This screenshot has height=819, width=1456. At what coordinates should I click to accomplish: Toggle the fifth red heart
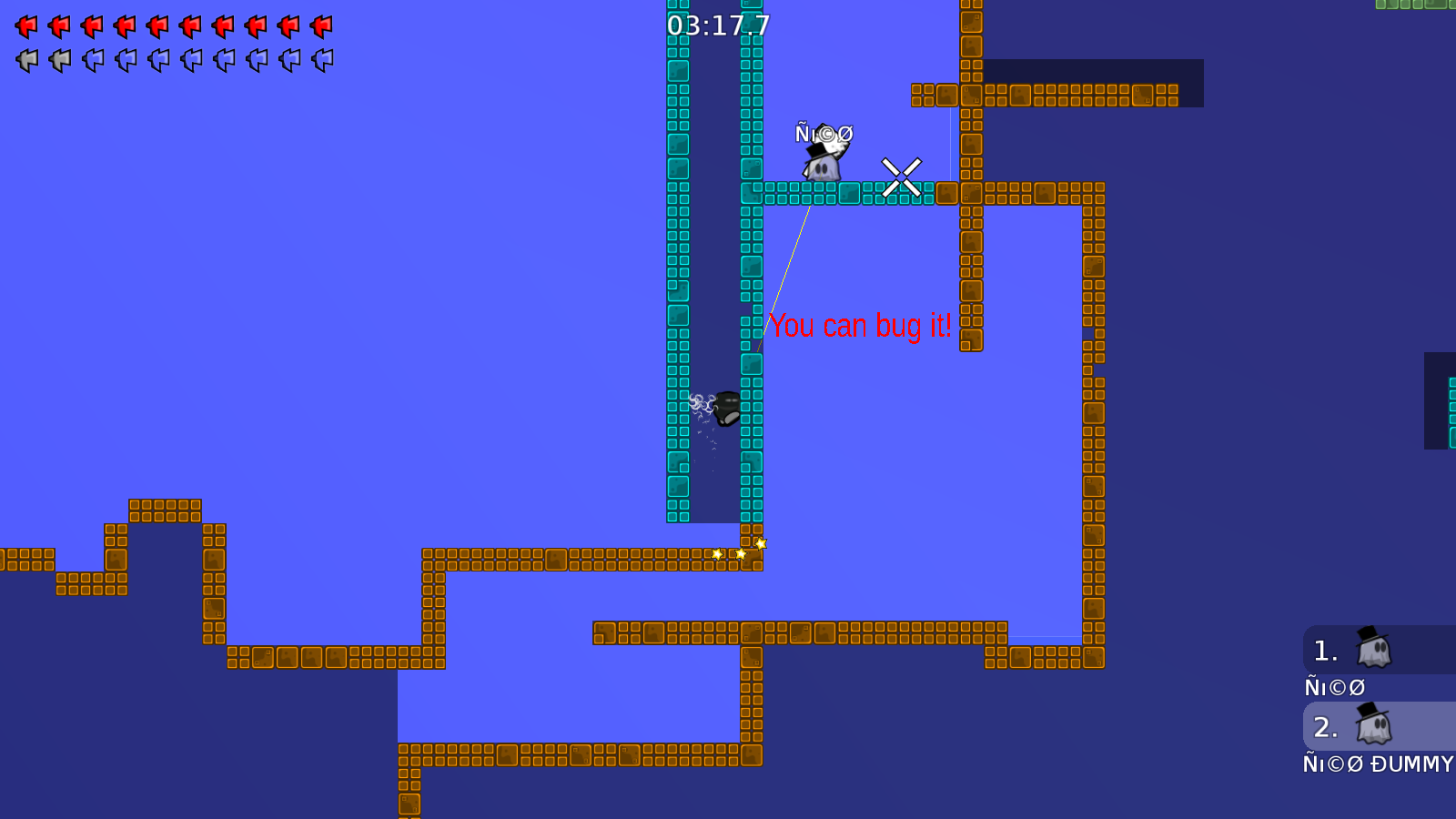(157, 25)
